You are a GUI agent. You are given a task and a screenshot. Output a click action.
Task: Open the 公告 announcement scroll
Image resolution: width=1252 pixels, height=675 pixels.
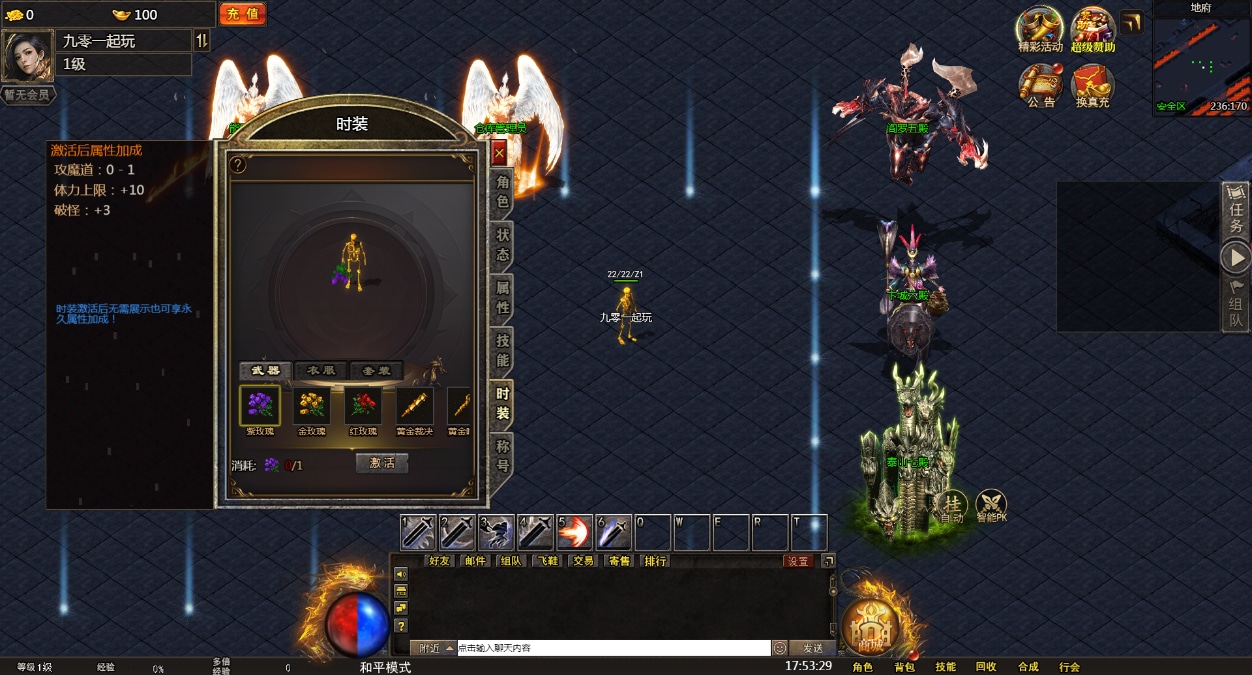click(x=1040, y=85)
